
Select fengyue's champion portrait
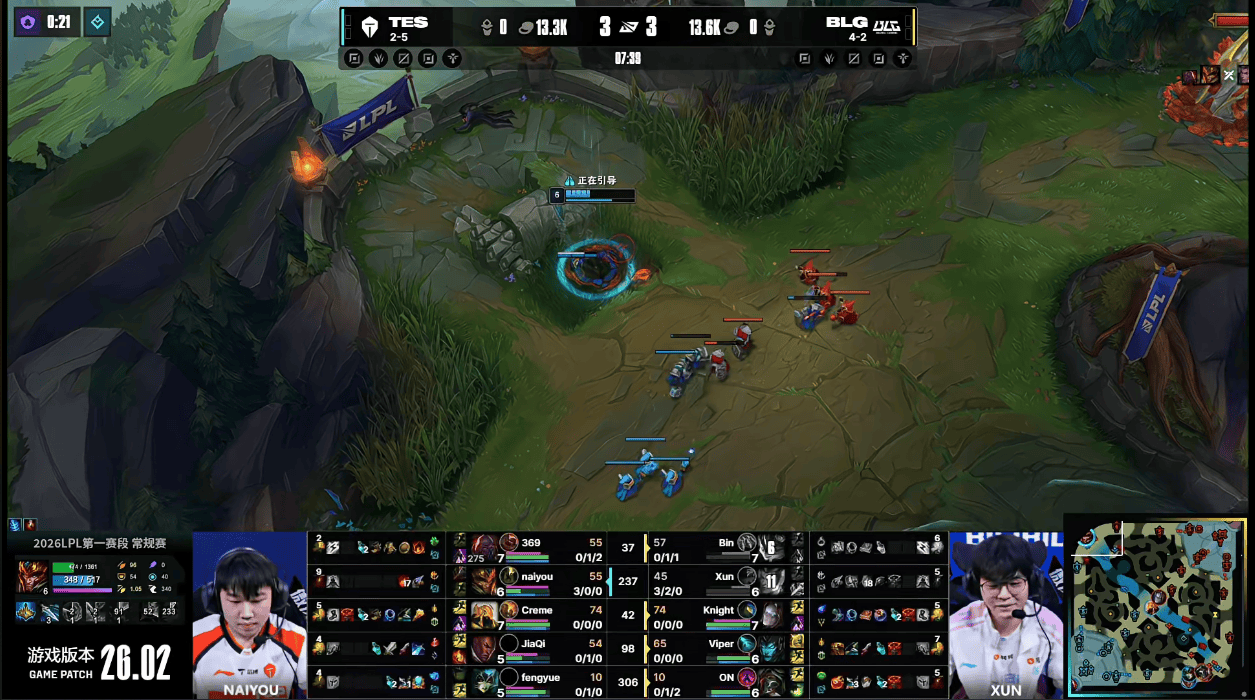coord(486,680)
